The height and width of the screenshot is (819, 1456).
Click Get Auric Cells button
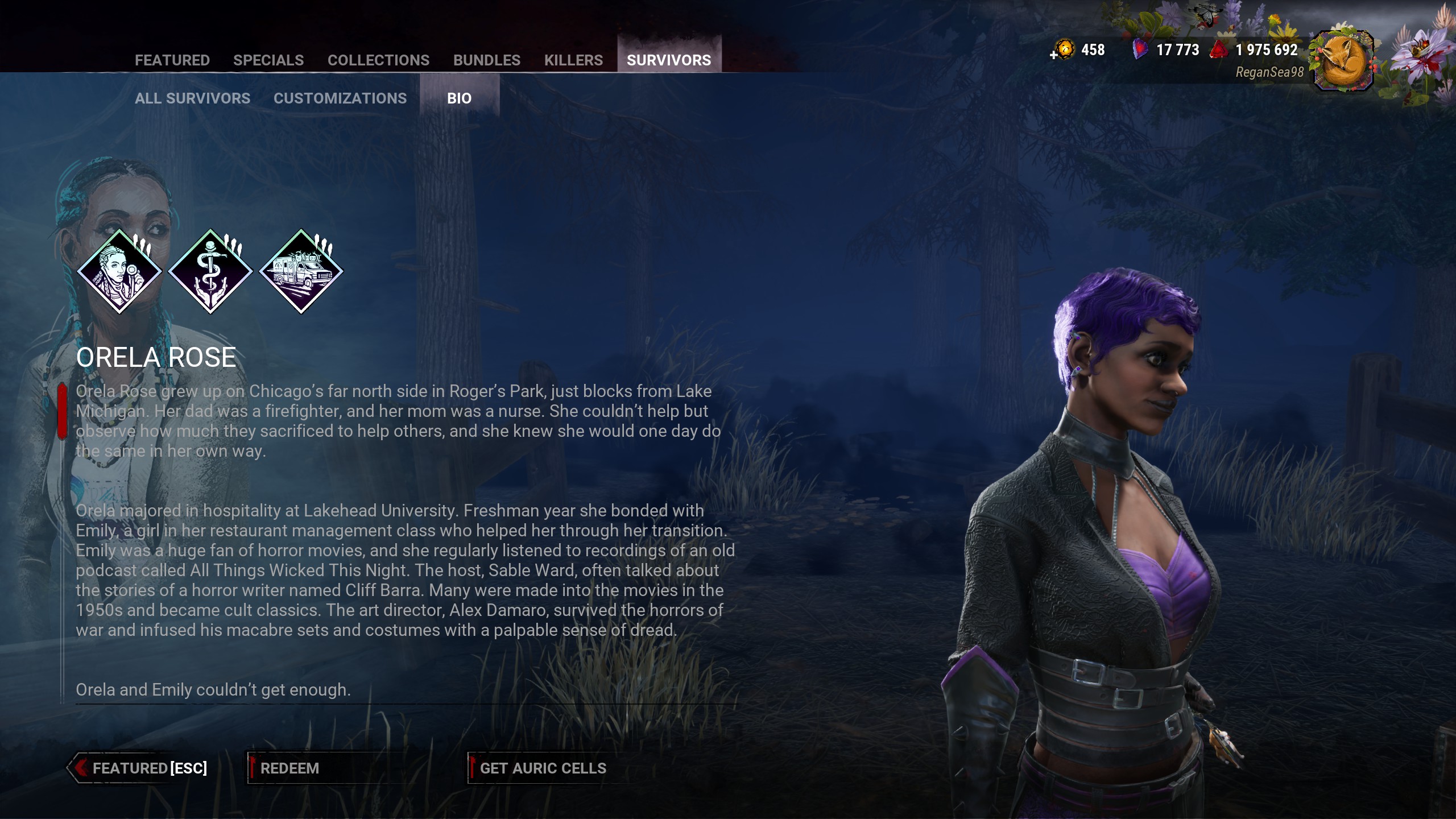click(543, 768)
